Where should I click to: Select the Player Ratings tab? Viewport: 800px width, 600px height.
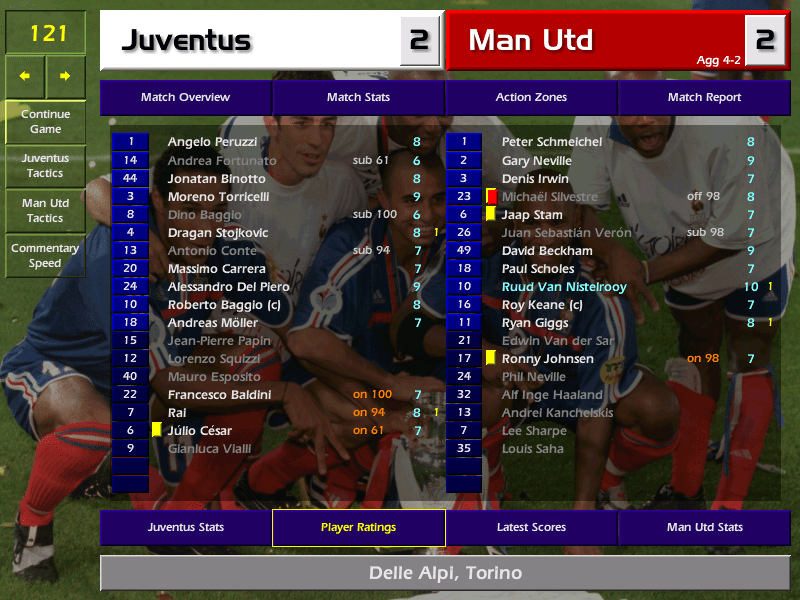point(358,528)
